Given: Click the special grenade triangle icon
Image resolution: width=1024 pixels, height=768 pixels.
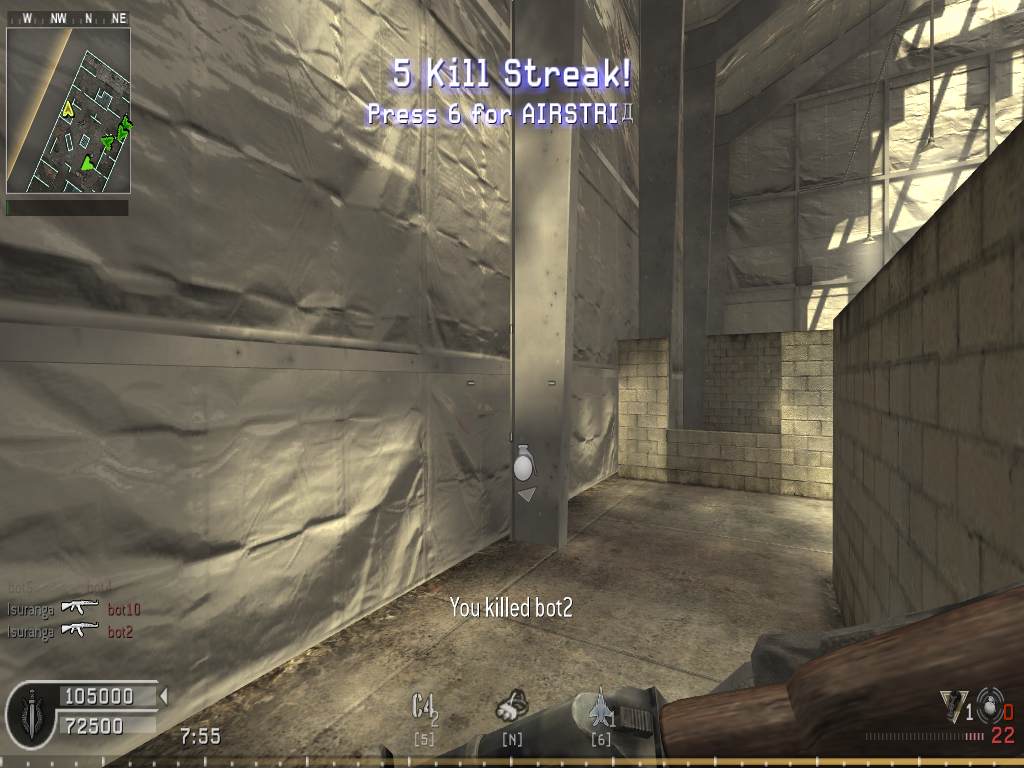Looking at the screenshot, I should click(953, 706).
